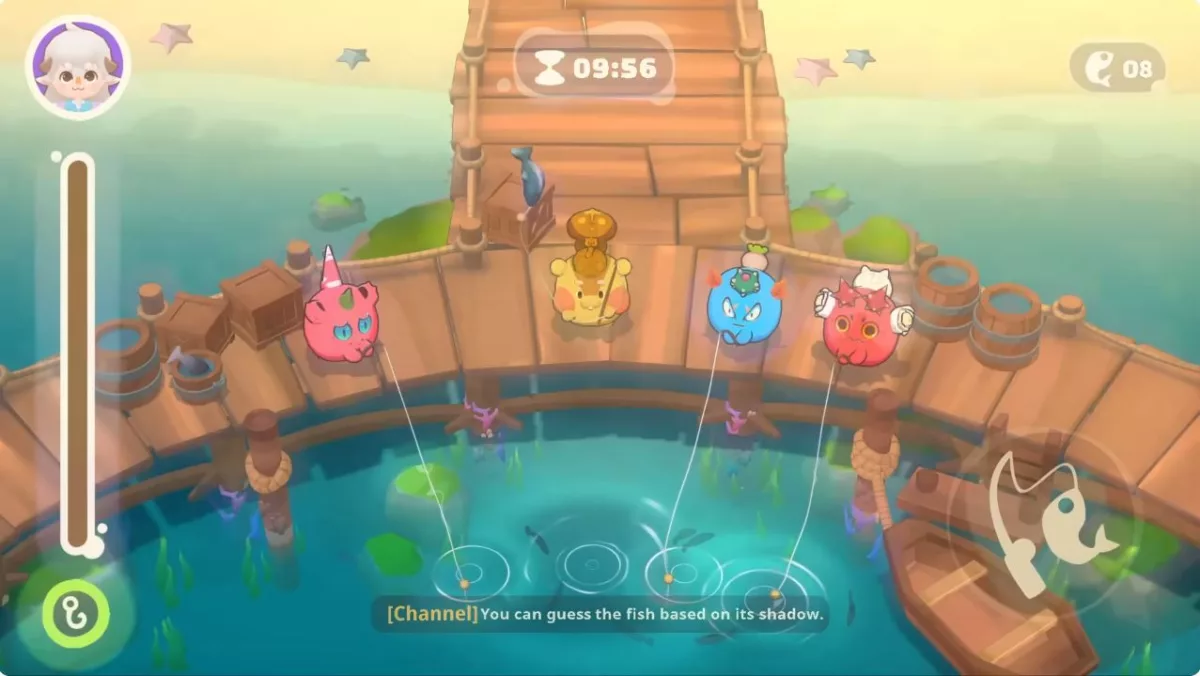Open the player avatar portrait
The height and width of the screenshot is (676, 1200).
point(78,66)
